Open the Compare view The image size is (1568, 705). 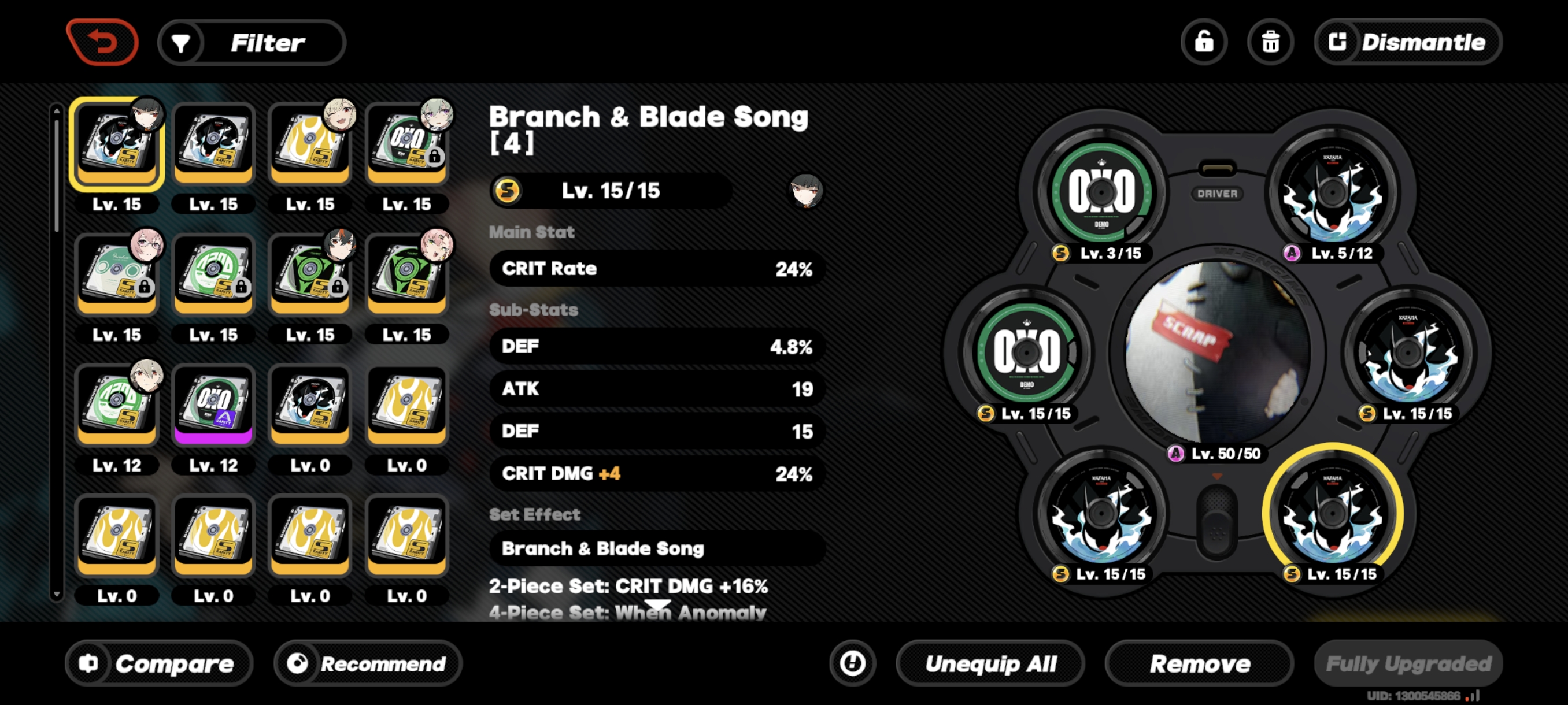point(160,663)
